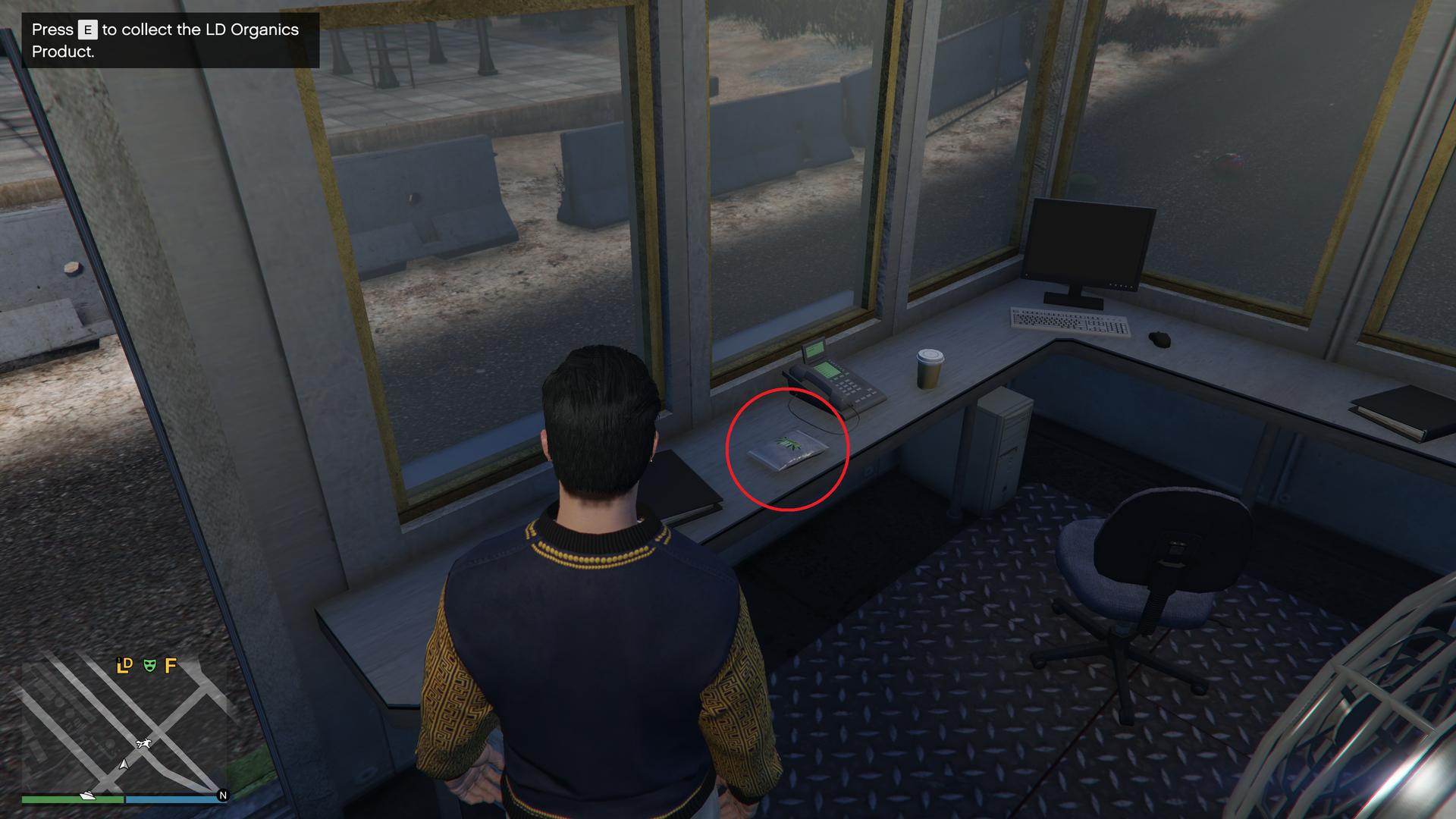
Task: Click the white running animal minimap marker
Action: pyautogui.click(x=143, y=743)
